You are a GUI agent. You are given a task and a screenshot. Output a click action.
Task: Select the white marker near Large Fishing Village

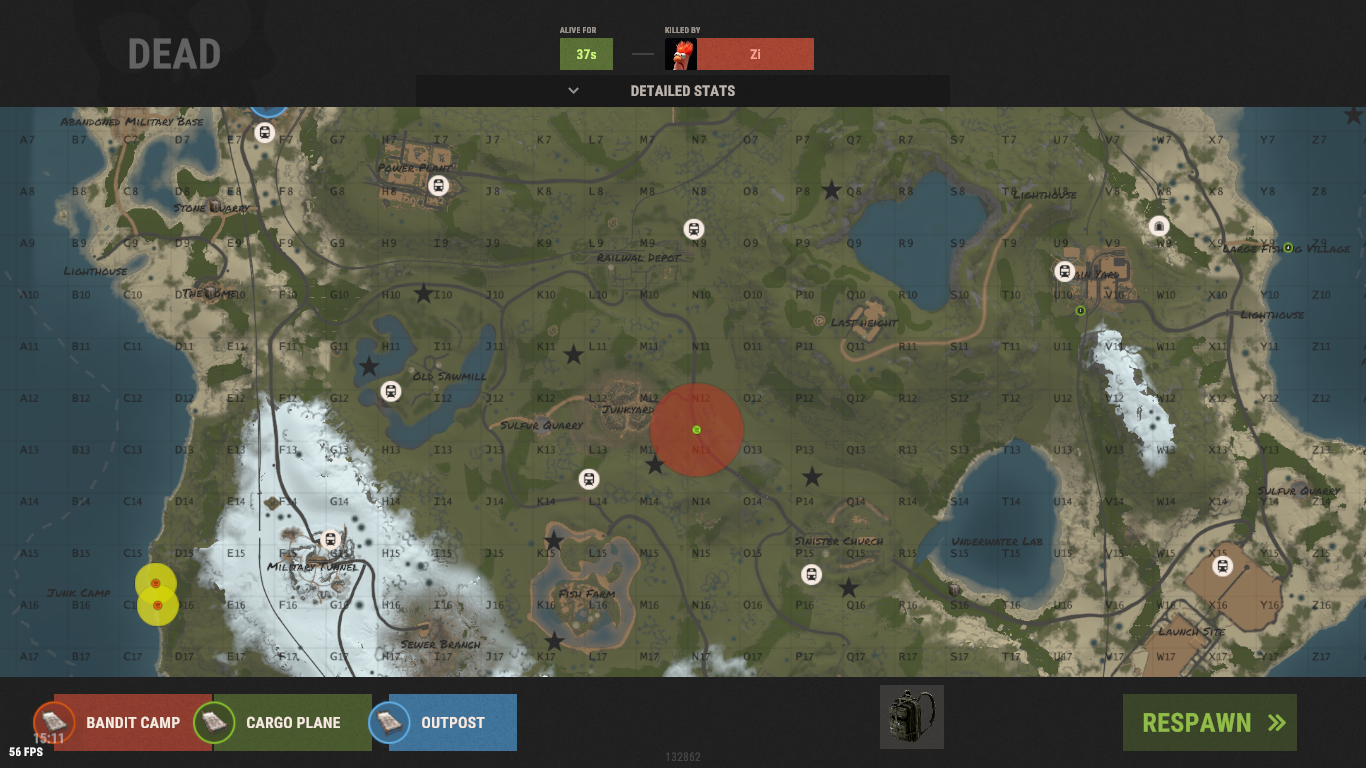[x=1159, y=226]
